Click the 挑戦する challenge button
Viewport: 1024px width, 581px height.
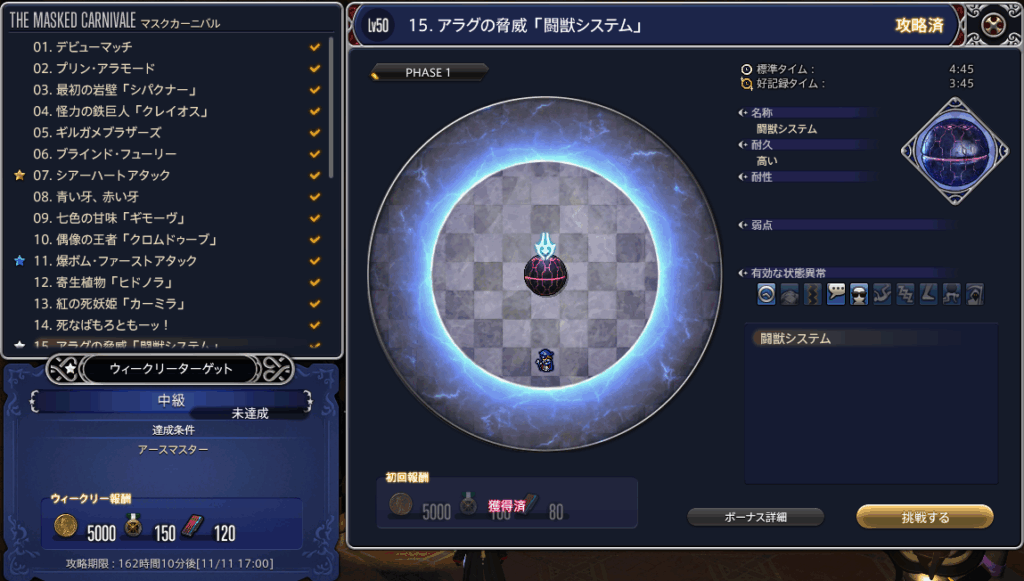(x=925, y=517)
